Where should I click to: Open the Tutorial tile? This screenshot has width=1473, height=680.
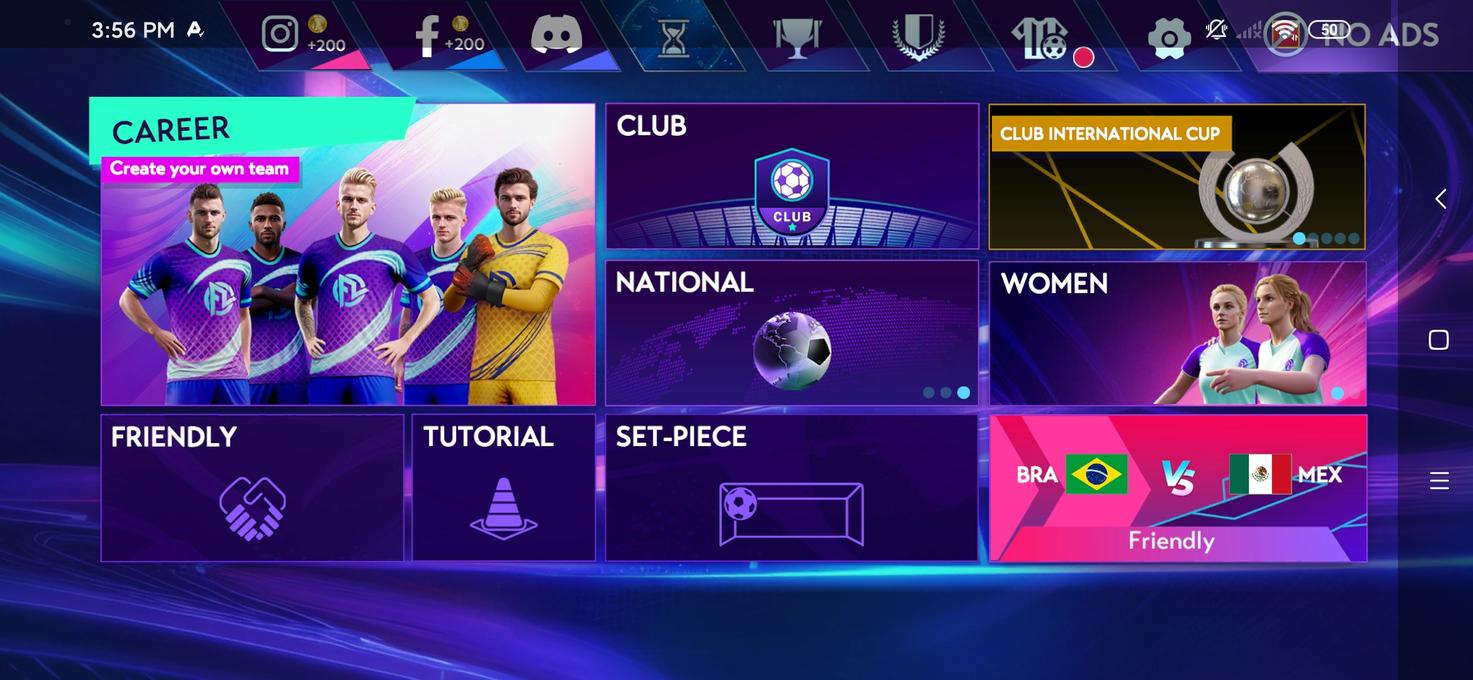(503, 488)
